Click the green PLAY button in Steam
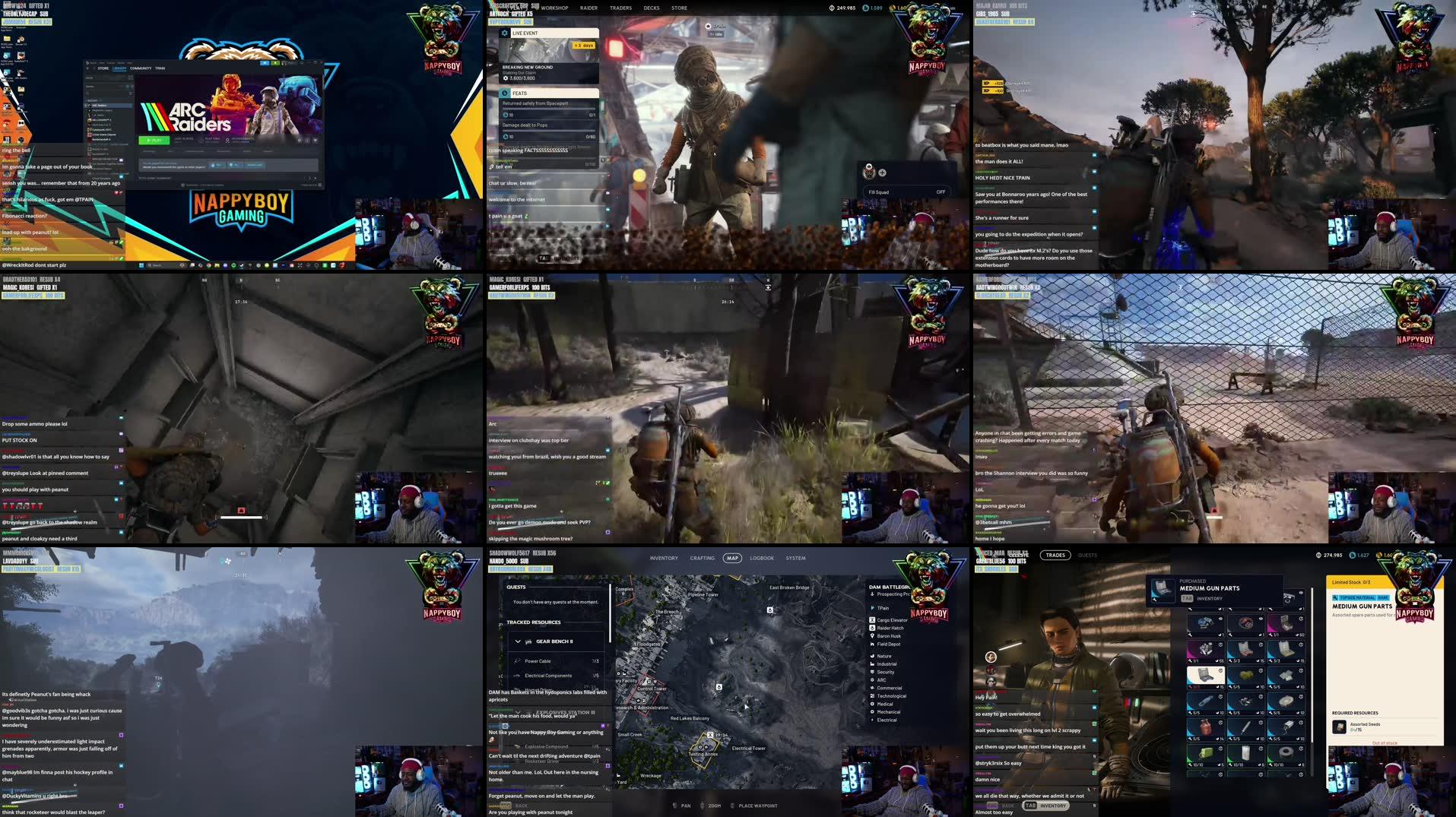This screenshot has width=1456, height=817. [154, 141]
